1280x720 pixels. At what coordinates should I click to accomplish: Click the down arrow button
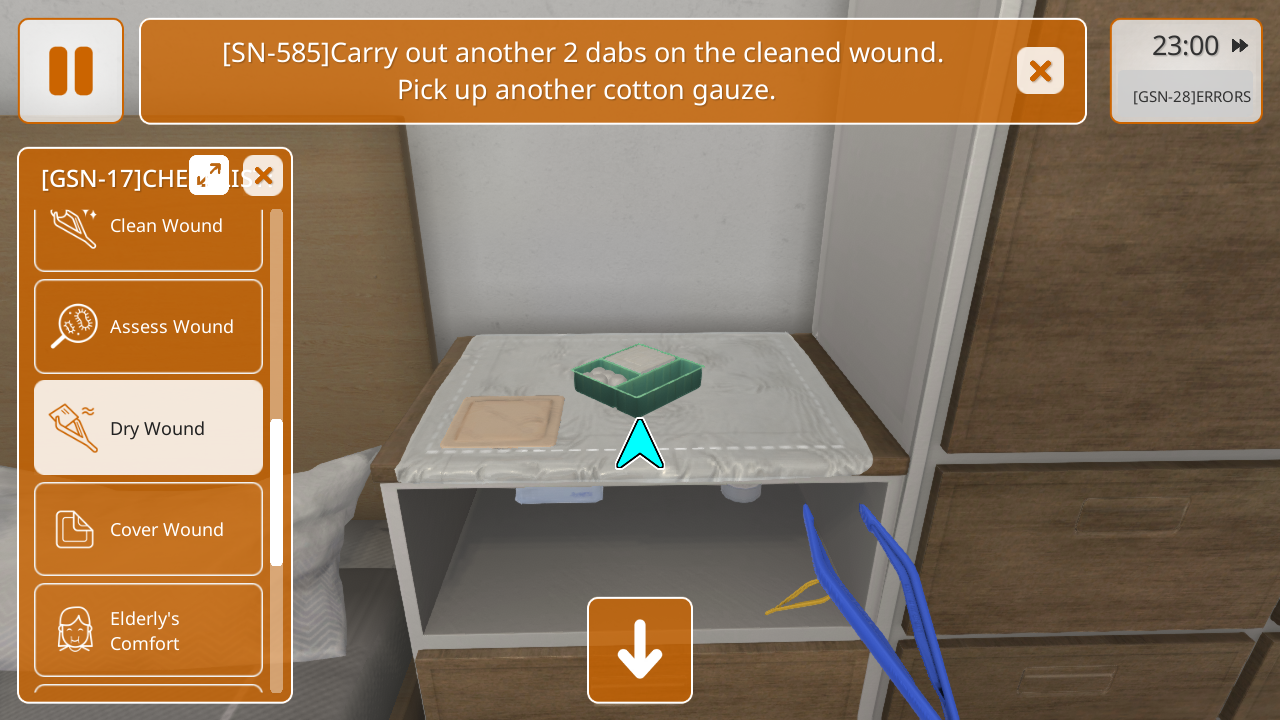click(640, 650)
